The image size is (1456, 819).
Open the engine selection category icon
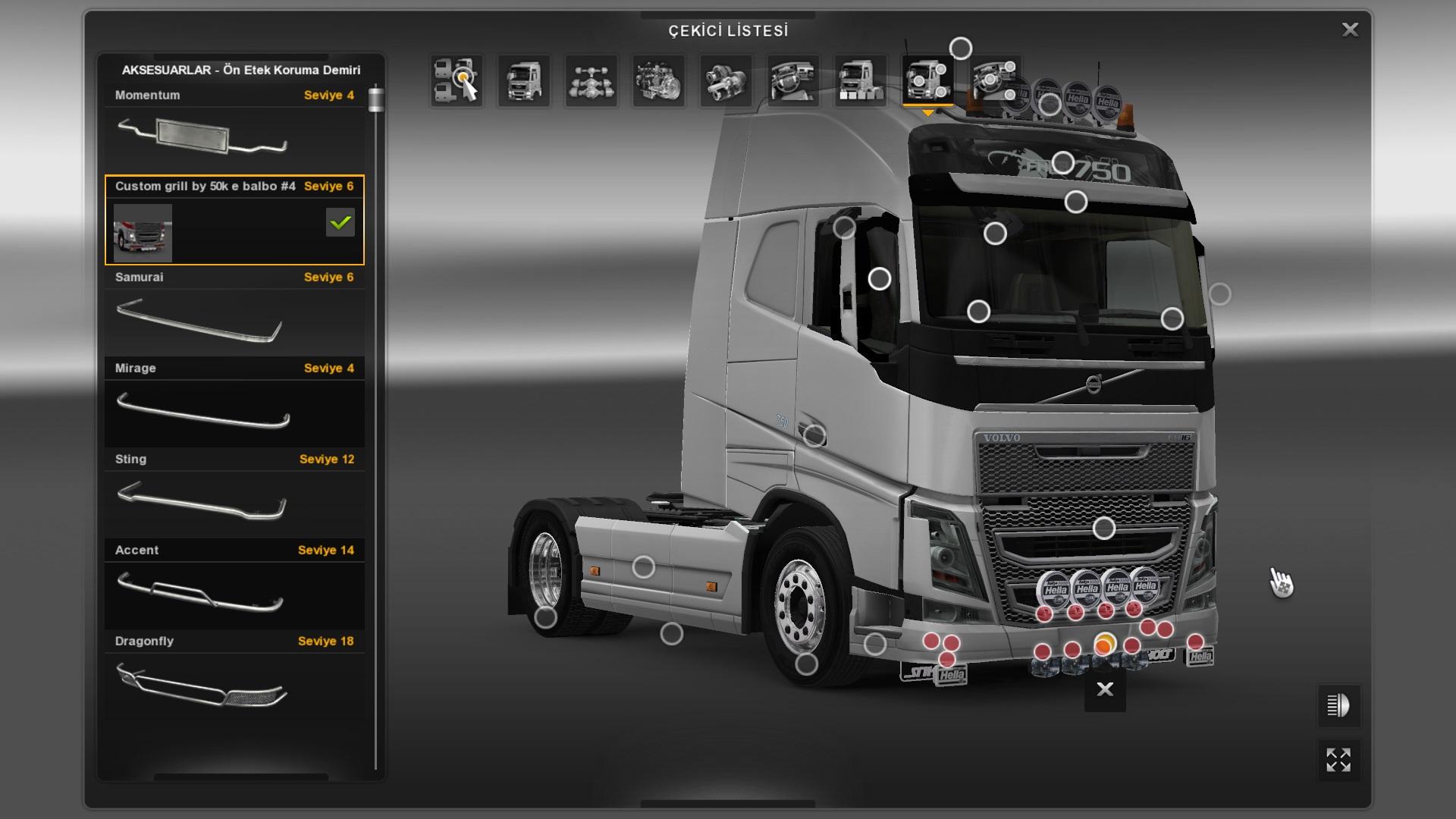[x=658, y=80]
